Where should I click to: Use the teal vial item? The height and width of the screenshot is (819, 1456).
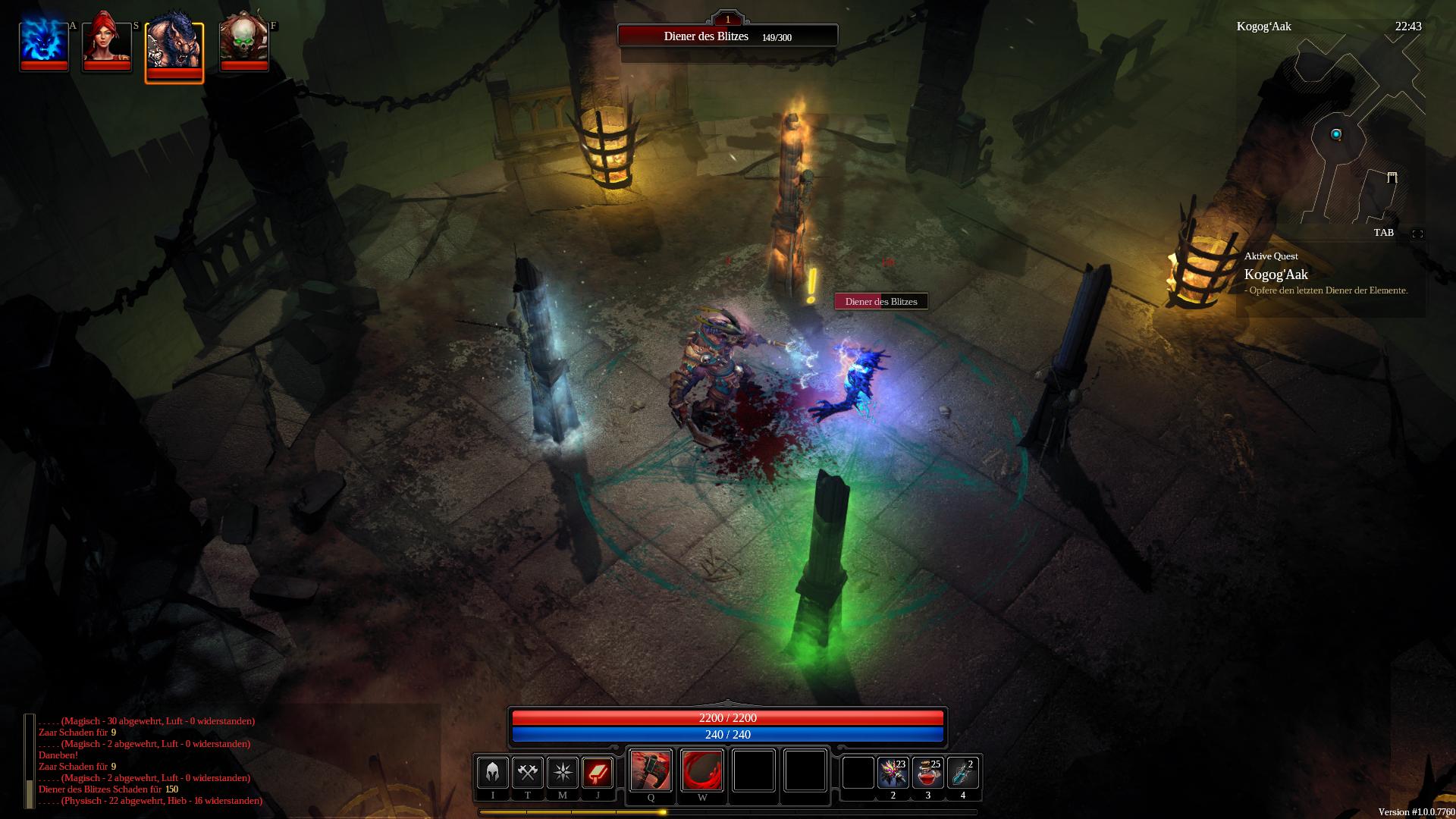(962, 773)
